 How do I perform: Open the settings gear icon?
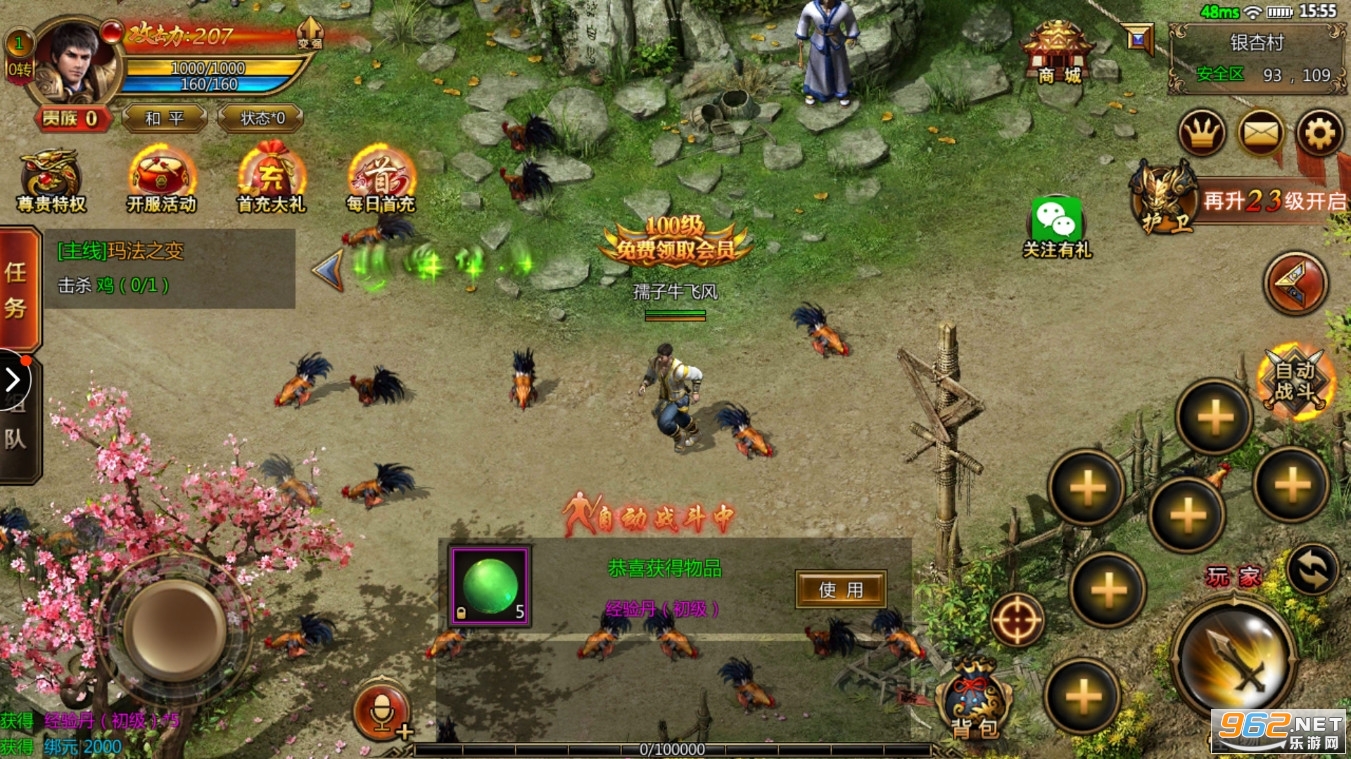[x=1319, y=133]
